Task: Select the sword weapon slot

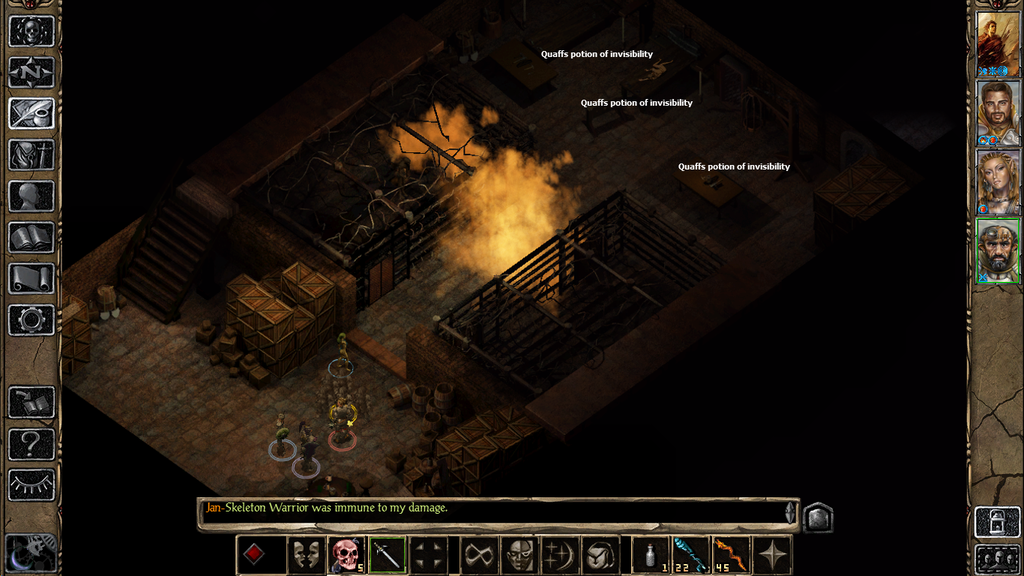Action: coord(387,555)
